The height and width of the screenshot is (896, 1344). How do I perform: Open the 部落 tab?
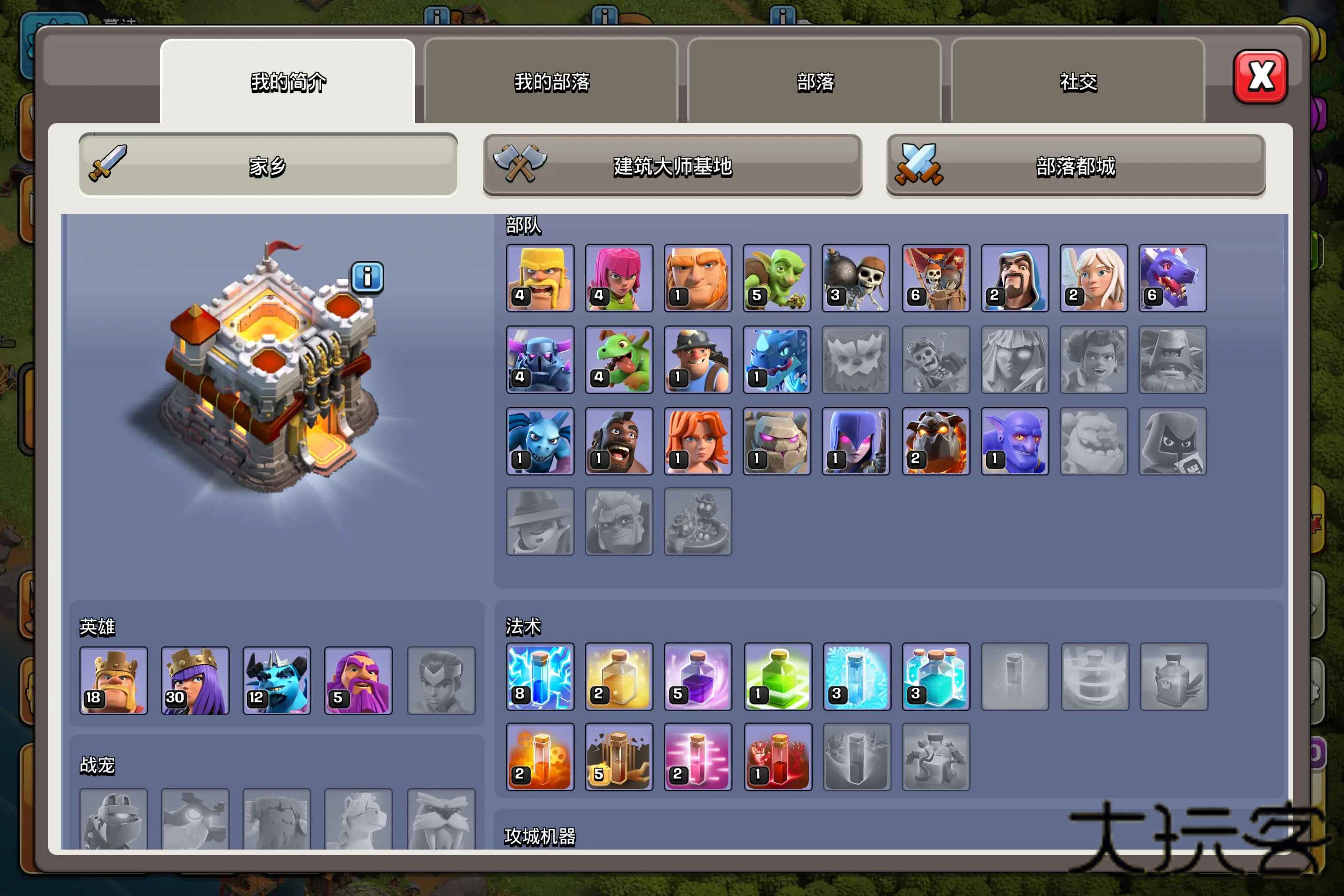815,82
